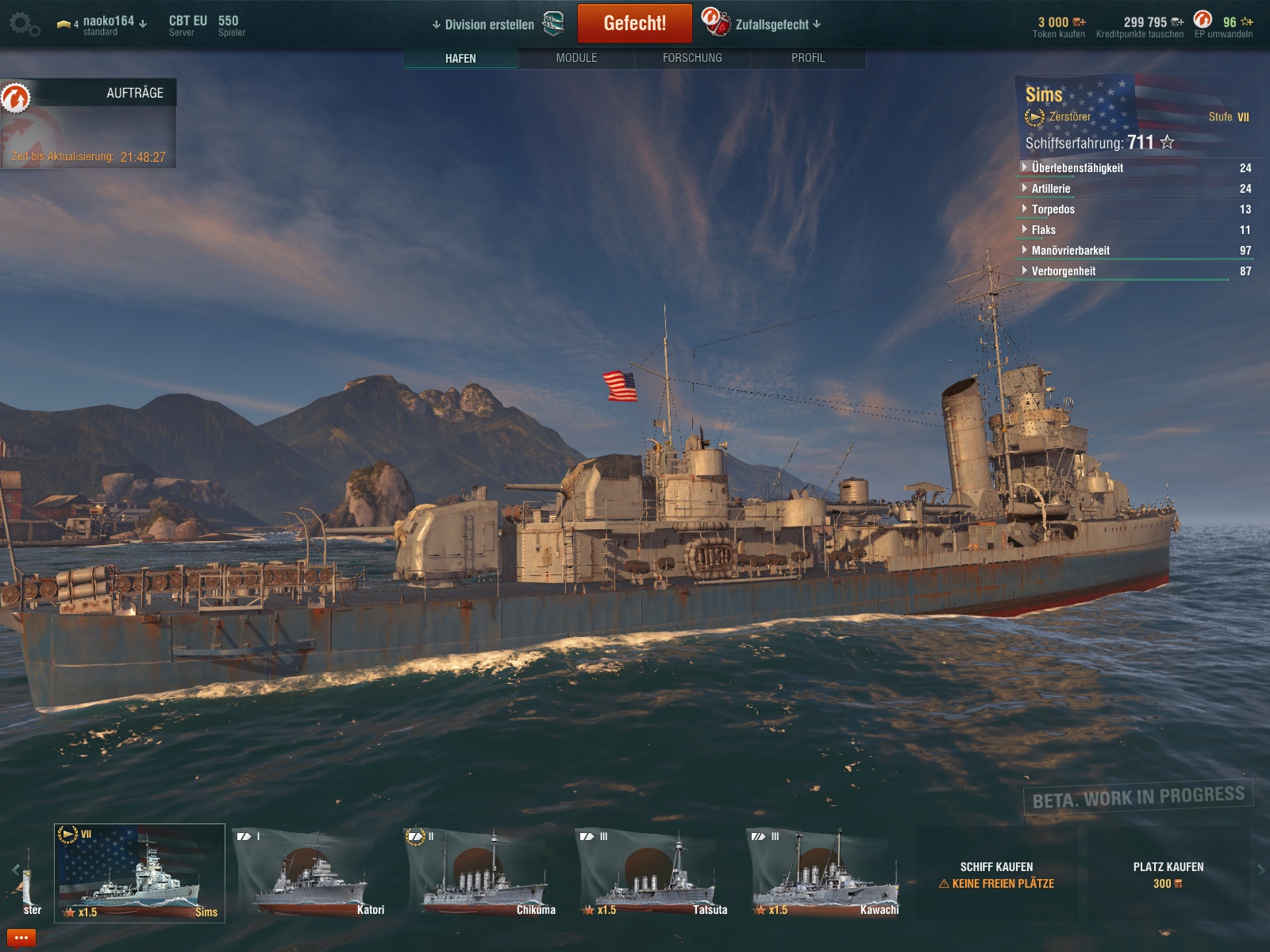
Task: Switch to the Module tab
Action: 576,58
